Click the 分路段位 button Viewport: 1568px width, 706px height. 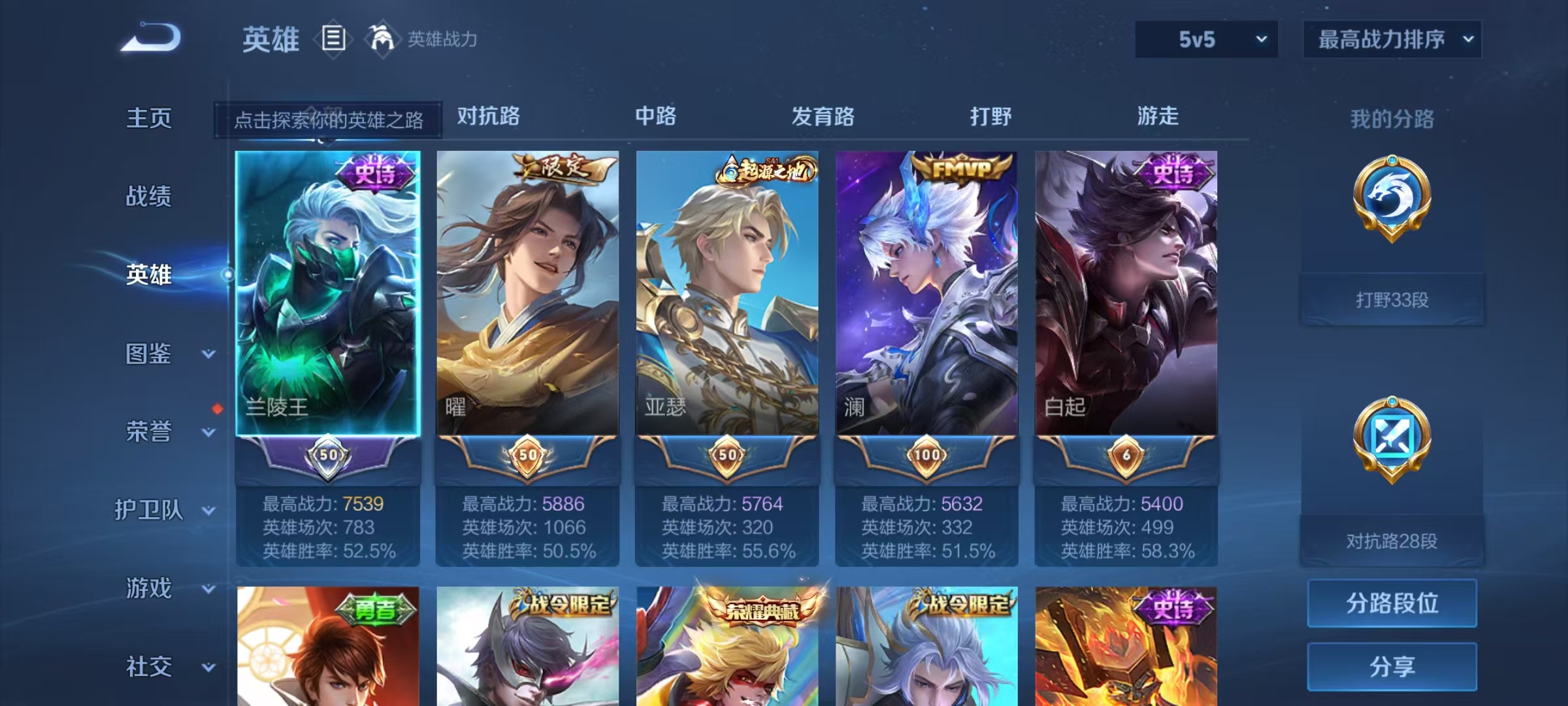coord(1392,603)
